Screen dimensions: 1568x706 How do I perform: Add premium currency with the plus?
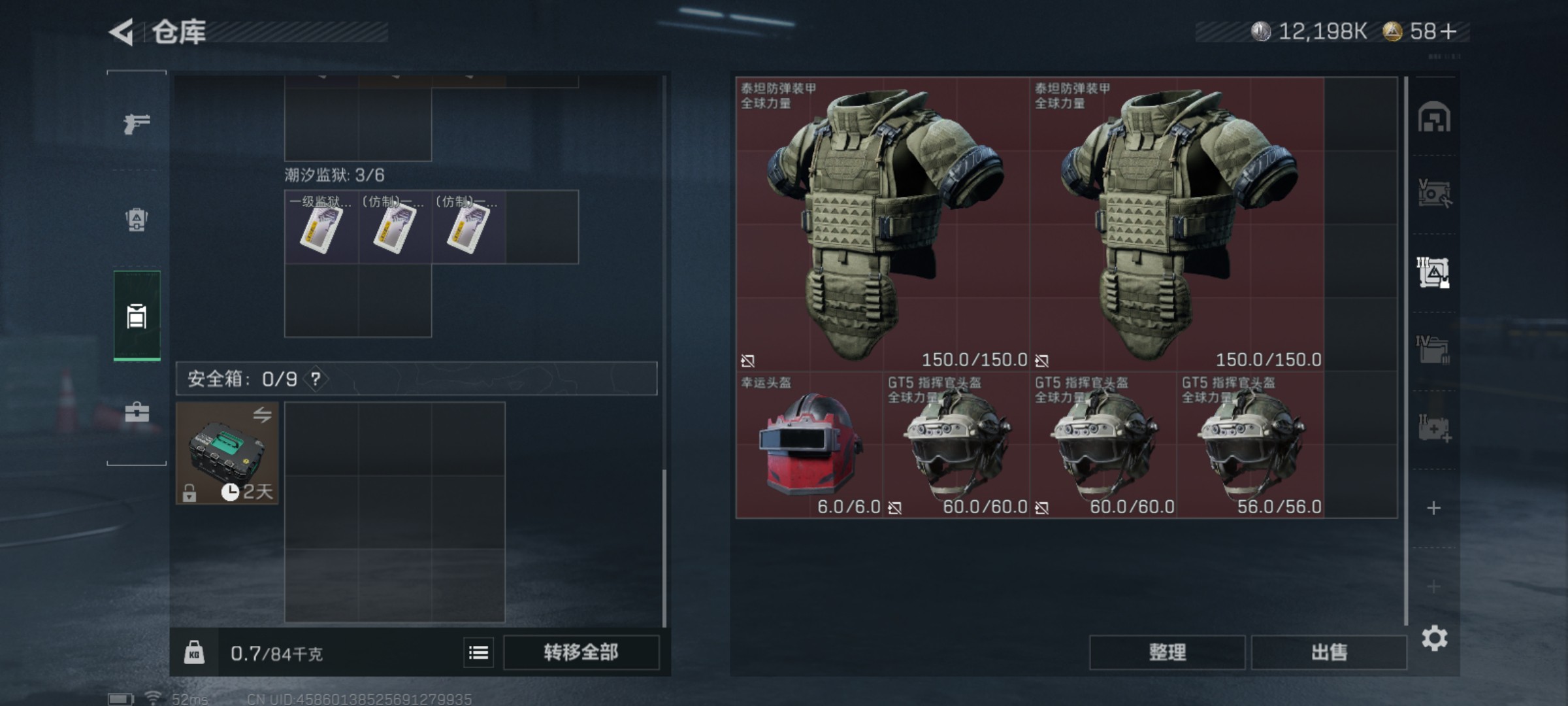(x=1448, y=31)
